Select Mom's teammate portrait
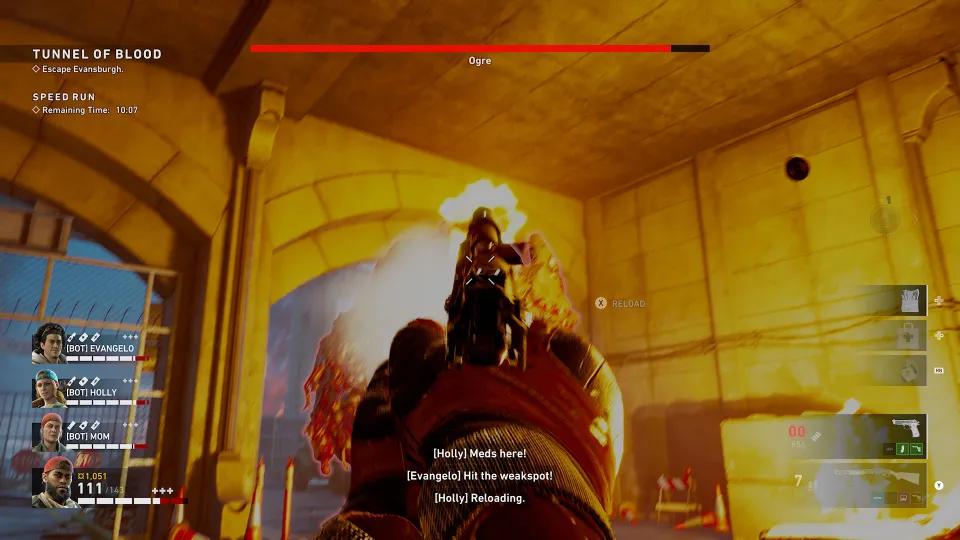Screen dimensions: 960x540 click(x=50, y=433)
